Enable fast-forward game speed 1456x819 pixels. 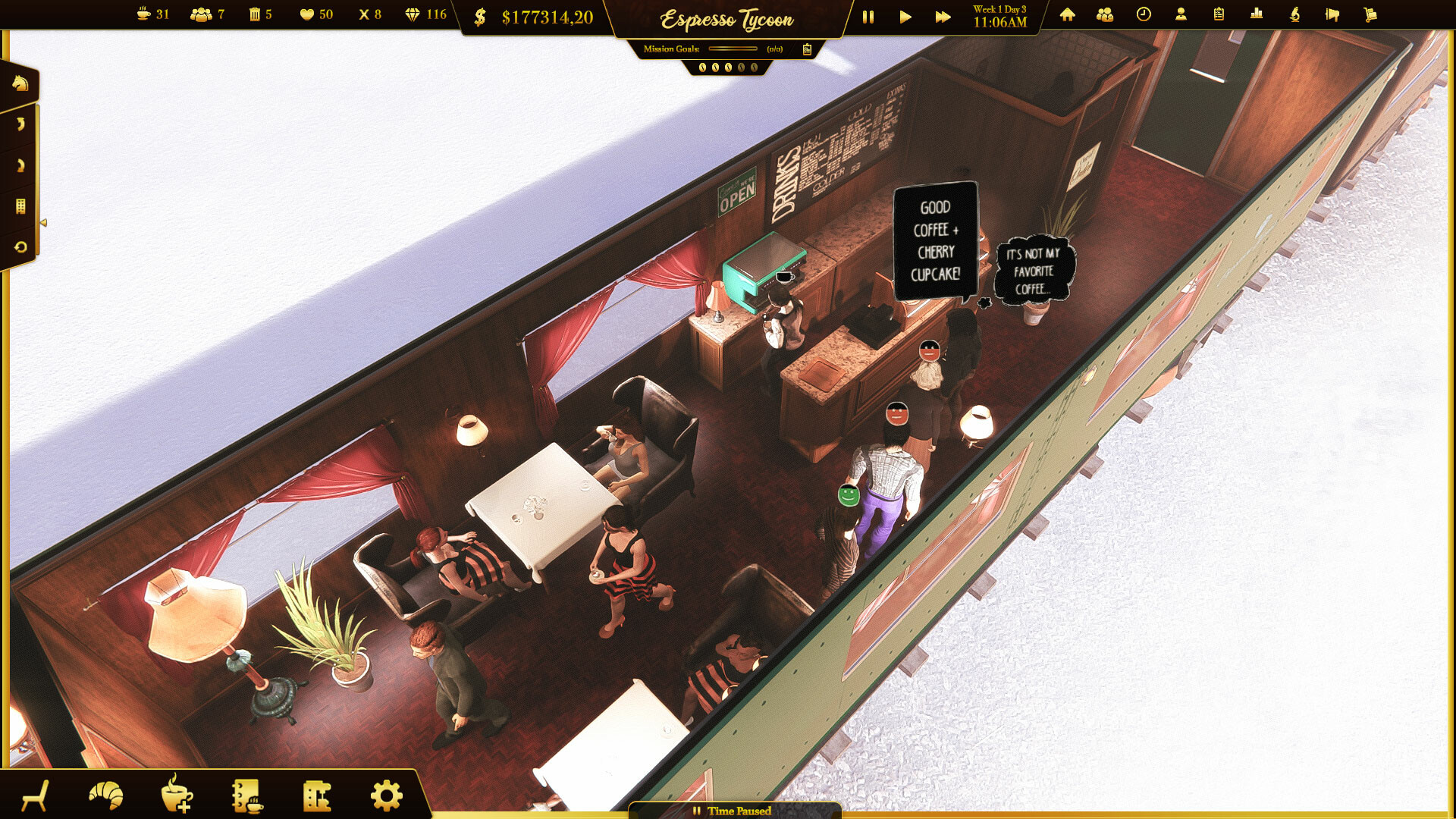(x=943, y=16)
